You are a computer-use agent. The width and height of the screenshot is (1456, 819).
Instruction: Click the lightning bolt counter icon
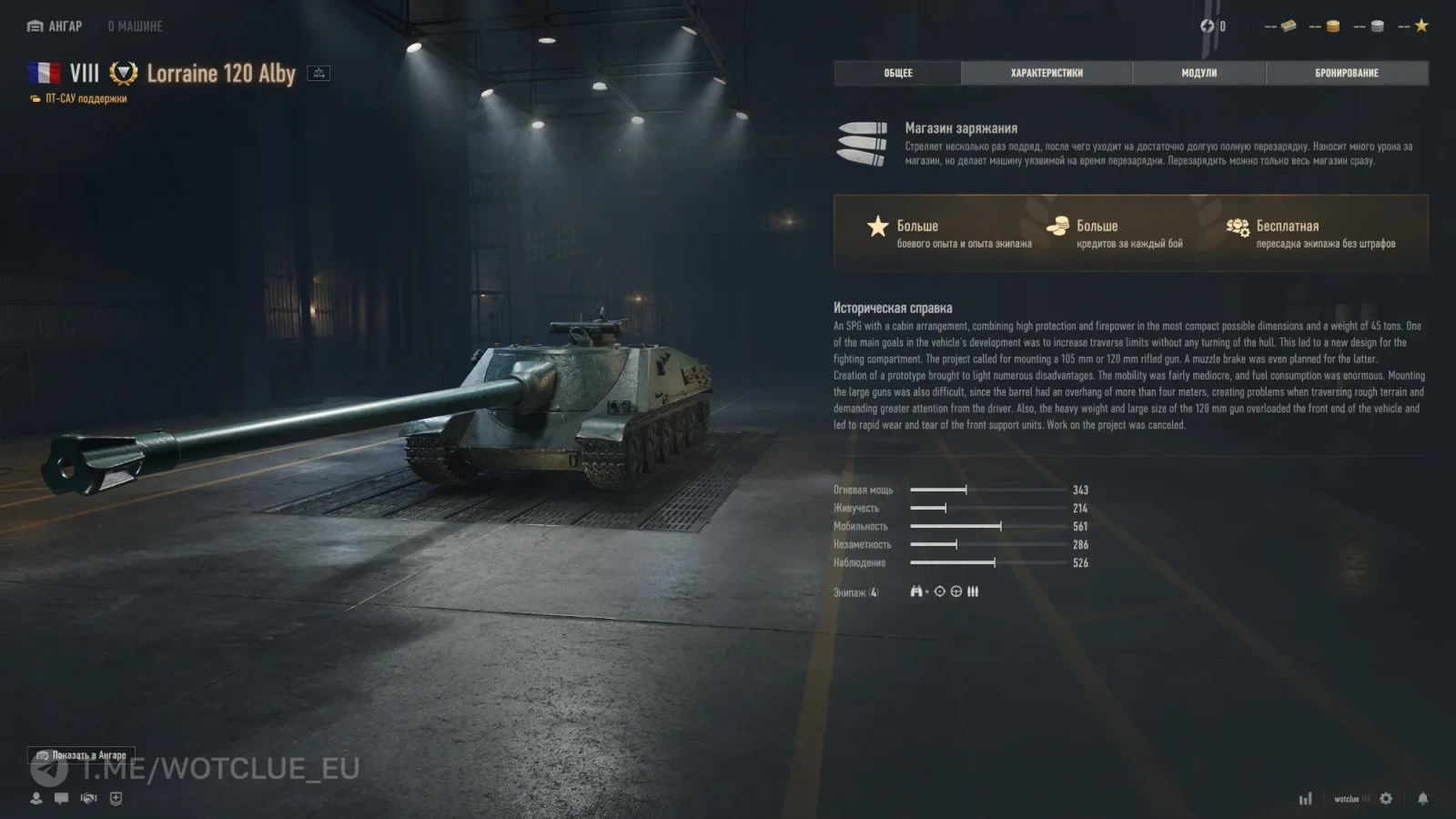tap(1208, 26)
